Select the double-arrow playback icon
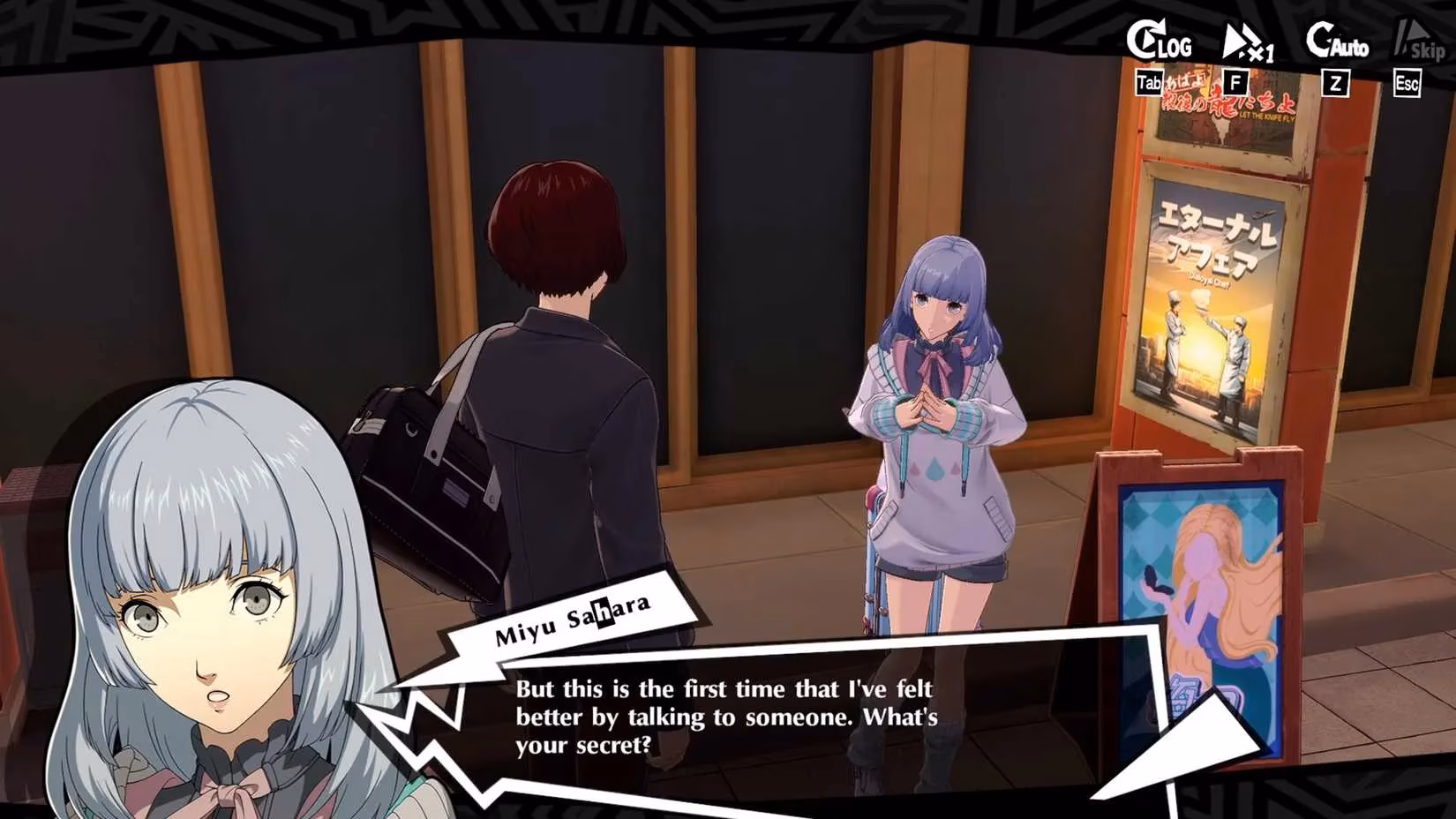 pyautogui.click(x=1240, y=38)
